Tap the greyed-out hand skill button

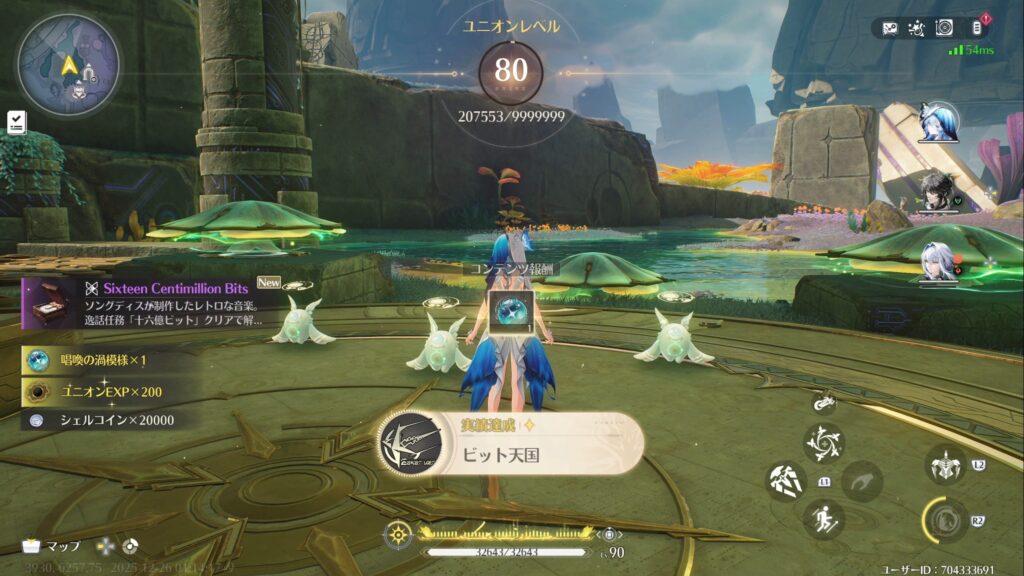(x=861, y=481)
